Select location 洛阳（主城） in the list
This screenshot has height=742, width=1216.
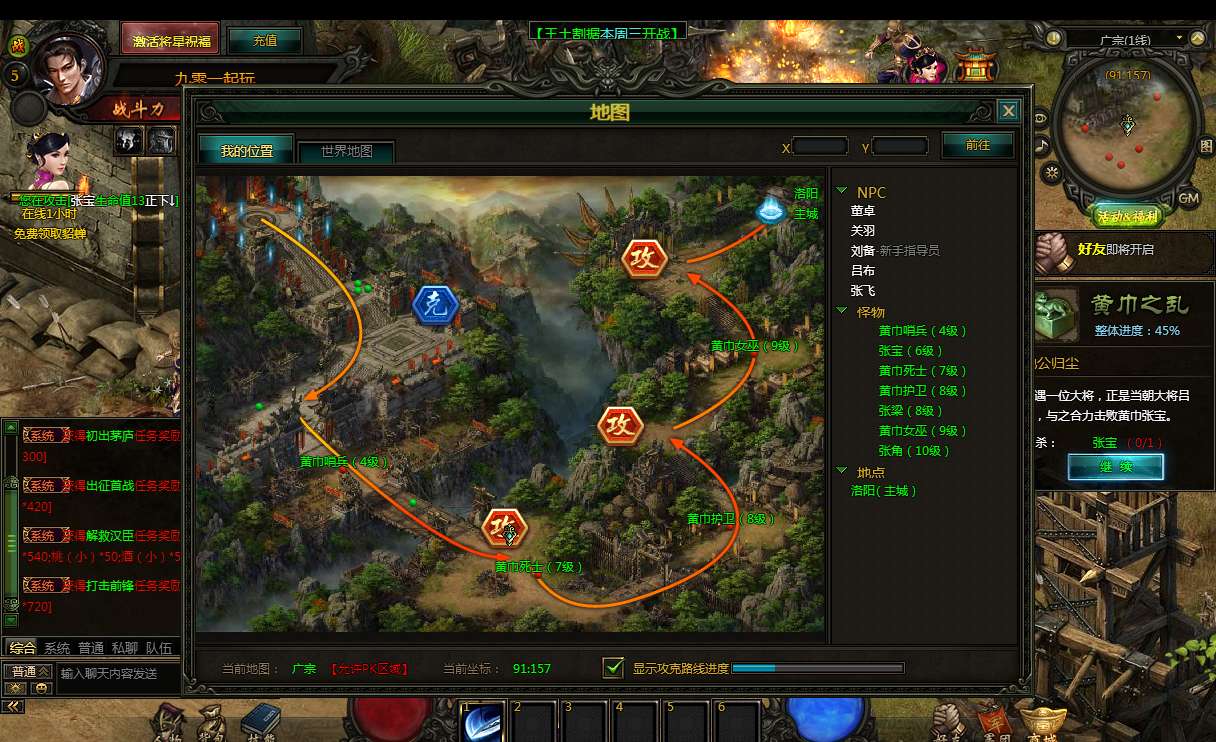pos(884,491)
